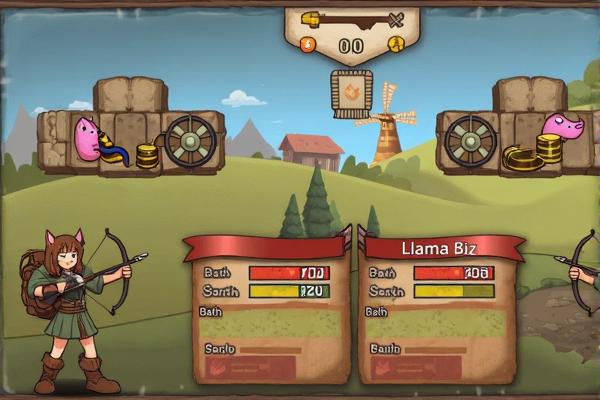Activate the red leaf button in the Llama Biz panel
The width and height of the screenshot is (600, 400).
coord(382,367)
